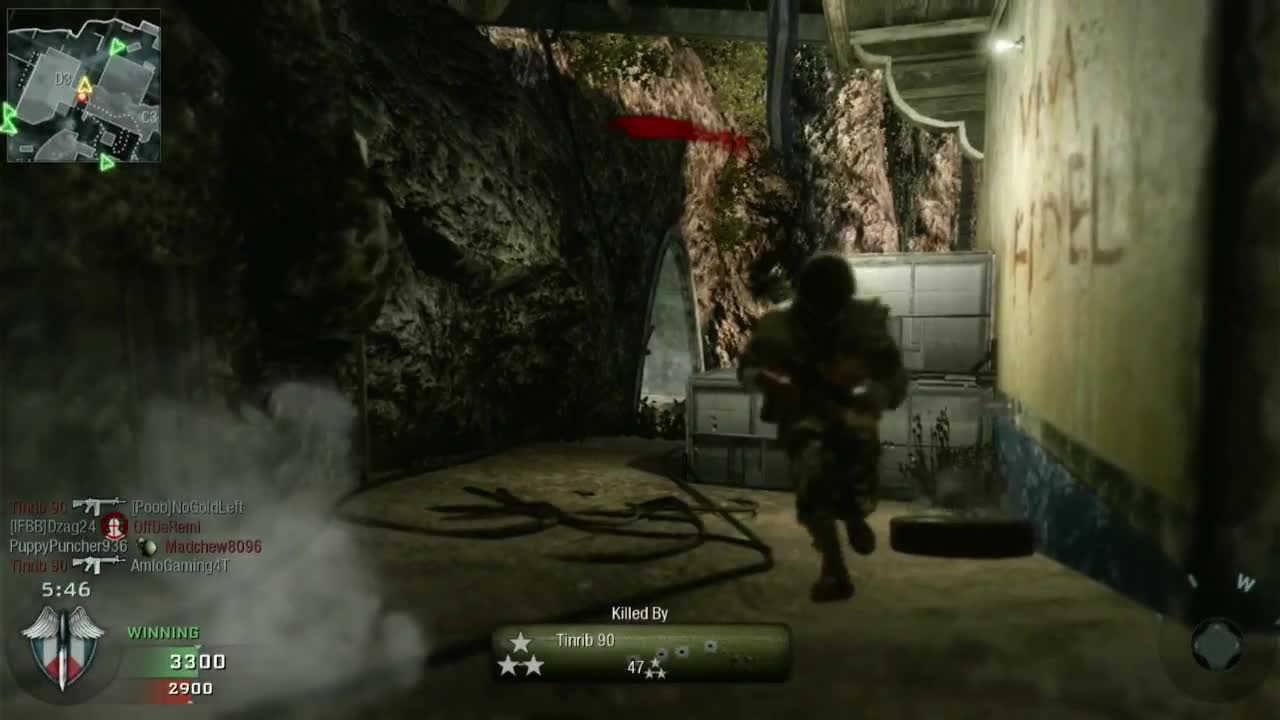Click the Tinrib 90 killer name

coord(585,640)
